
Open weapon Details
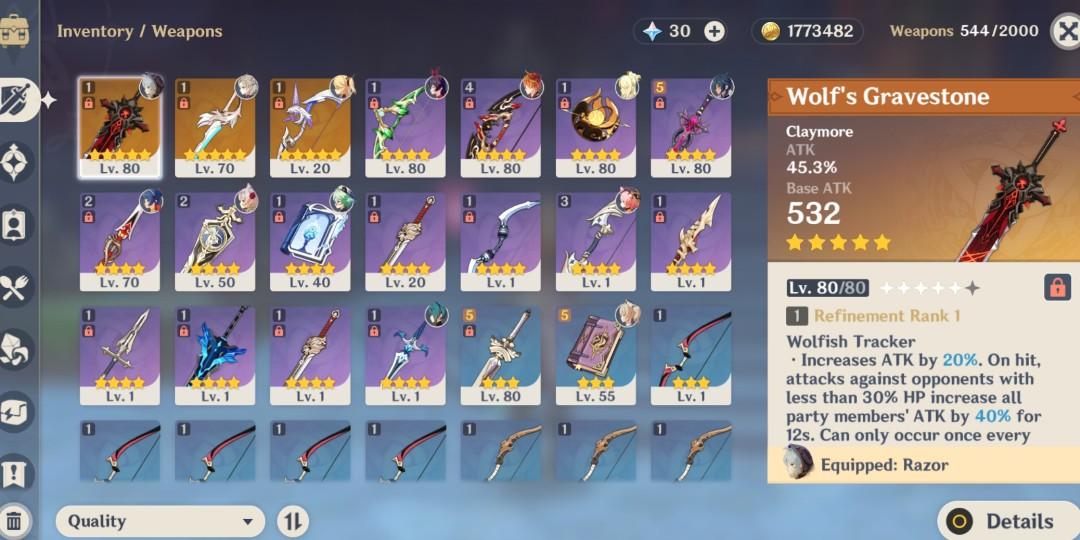[x=1006, y=521]
